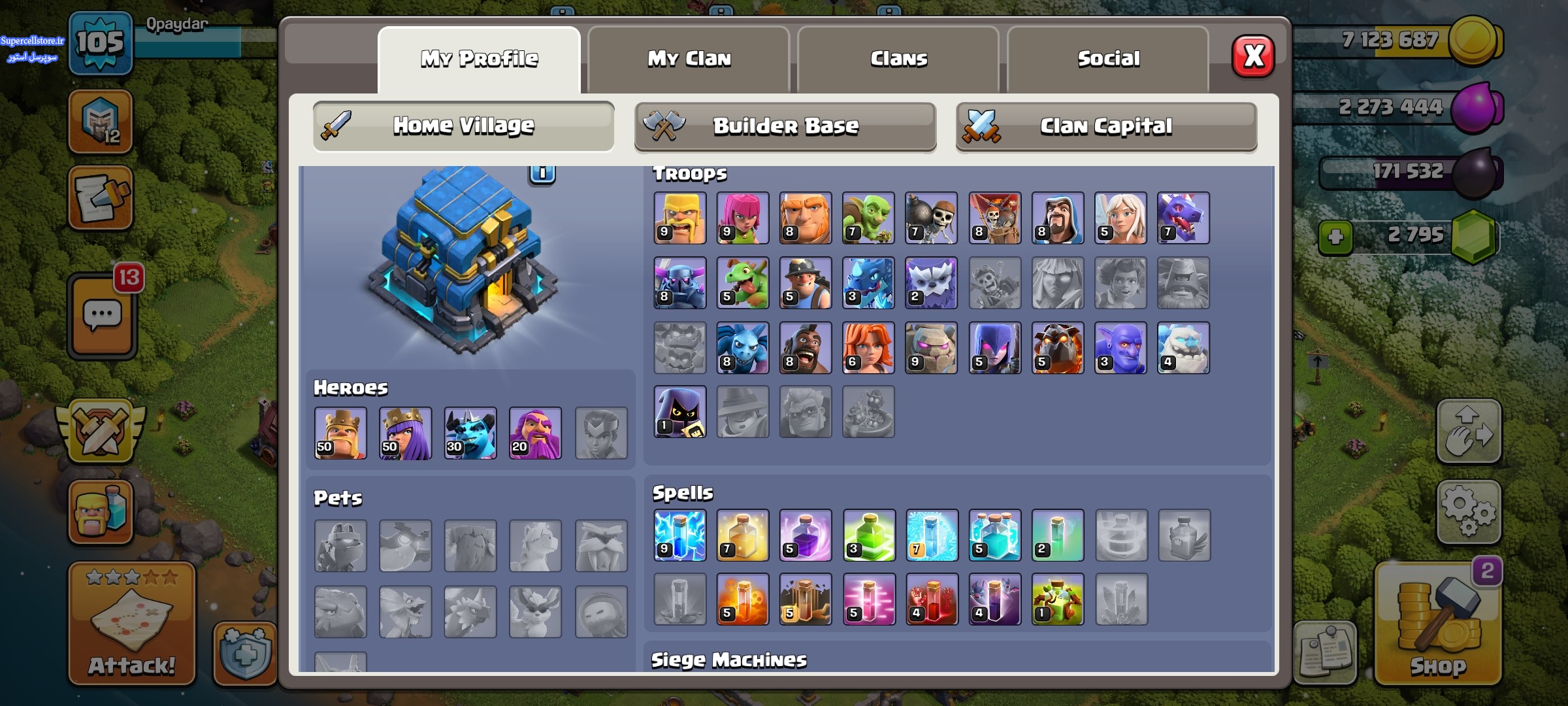The width and height of the screenshot is (1568, 706).
Task: Select the Grand Warden hero icon
Action: pos(535,433)
